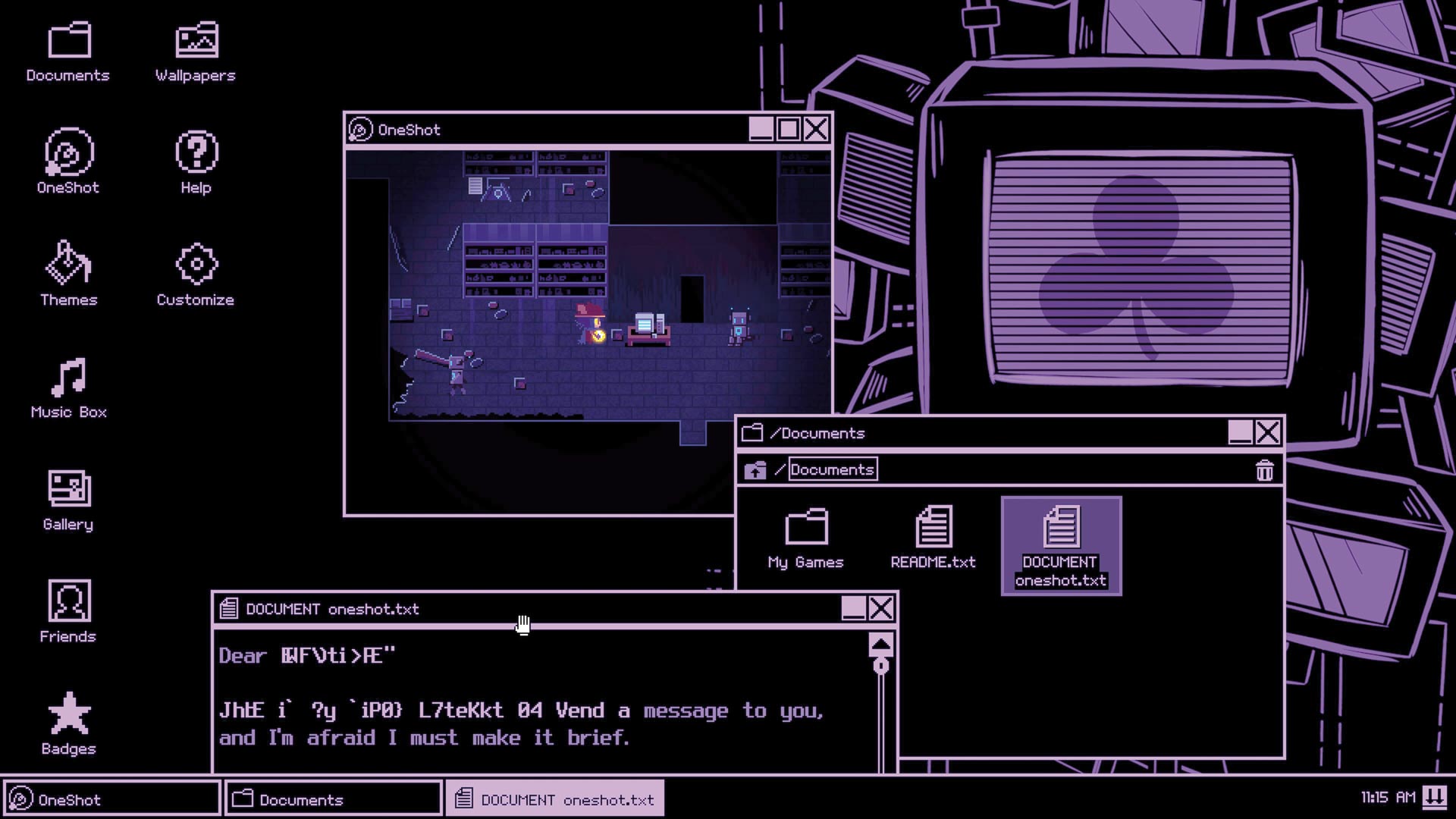Open the Badges desktop icon
Viewport: 1456px width, 819px height.
[68, 716]
